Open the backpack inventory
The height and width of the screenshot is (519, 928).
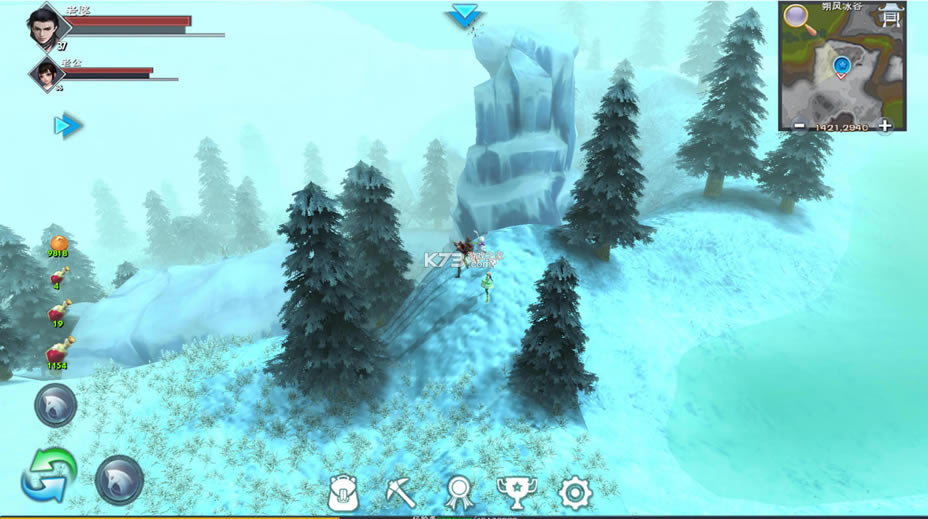tap(344, 492)
